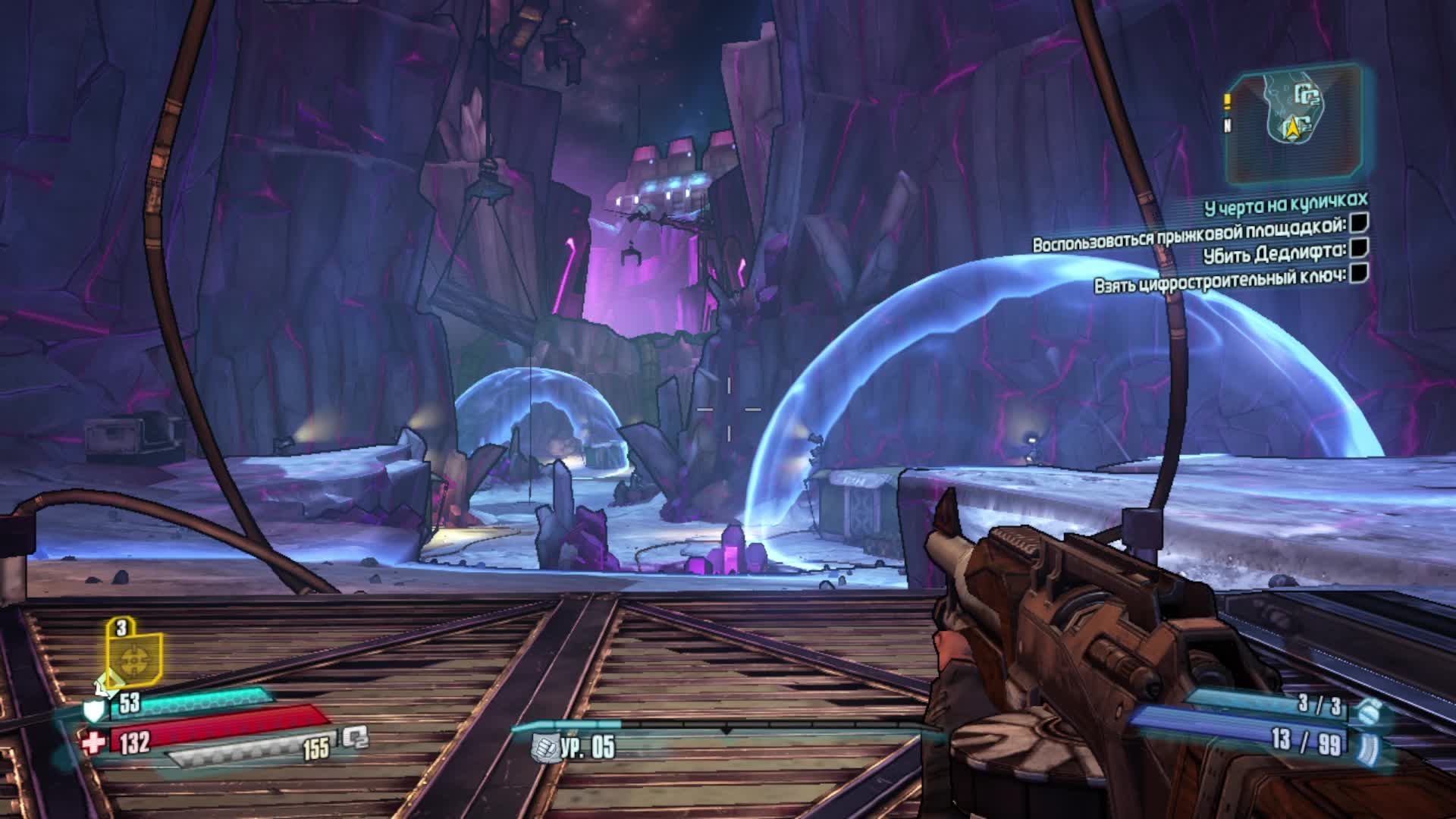Click the level 05 fist badge
The height and width of the screenshot is (819, 1456).
[x=545, y=747]
